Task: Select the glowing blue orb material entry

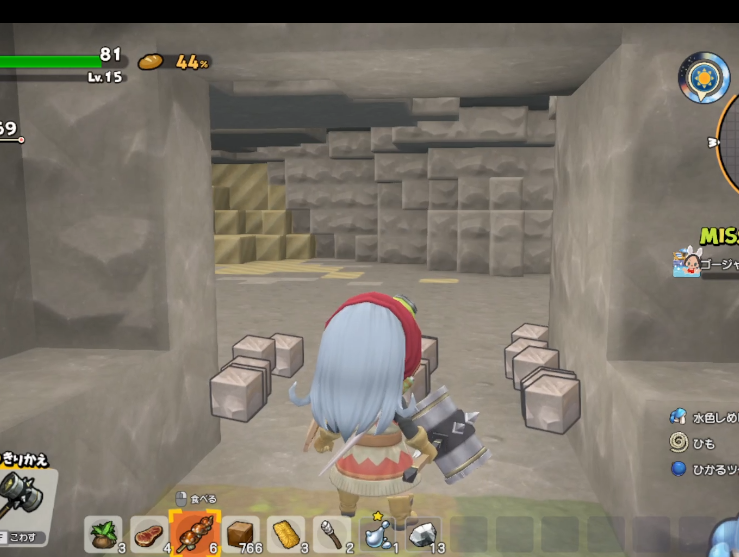Action: click(705, 468)
